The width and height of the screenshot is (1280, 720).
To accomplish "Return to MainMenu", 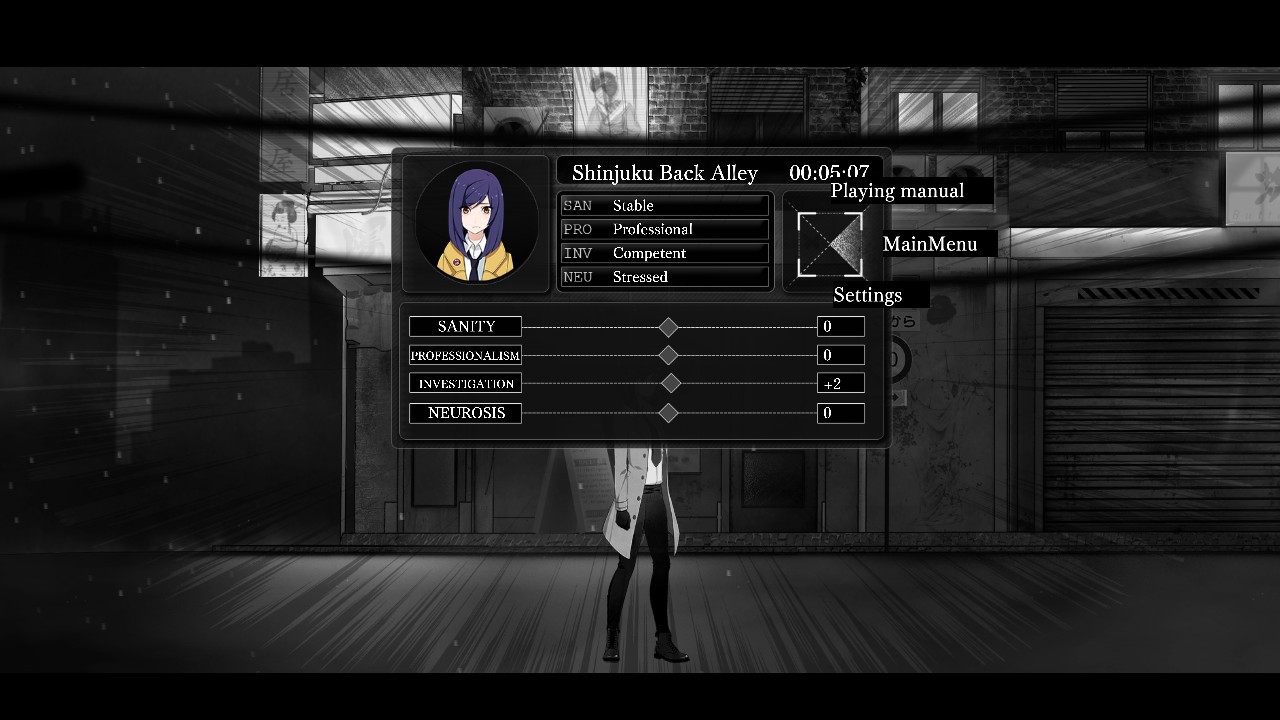I will [x=930, y=244].
